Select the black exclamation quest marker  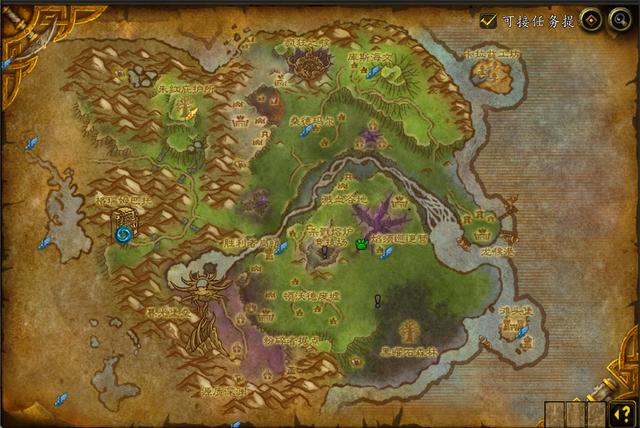click(x=378, y=300)
